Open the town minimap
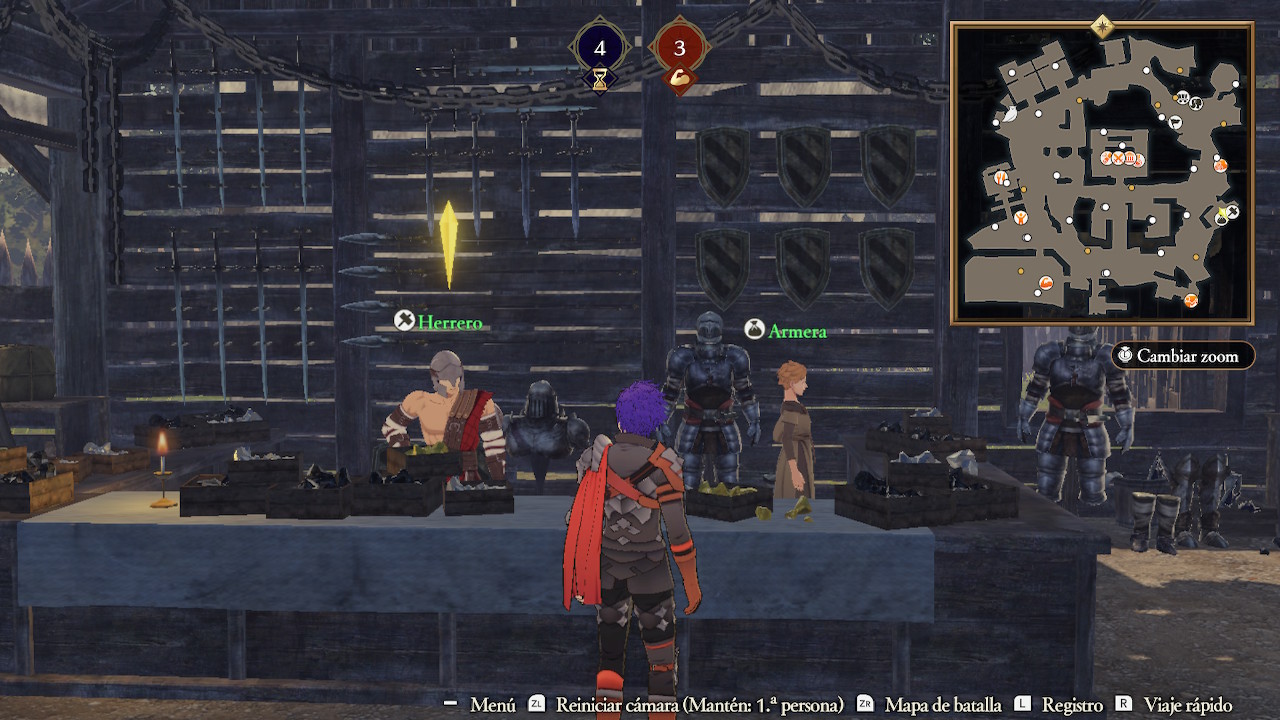1280x720 pixels. [x=1101, y=173]
